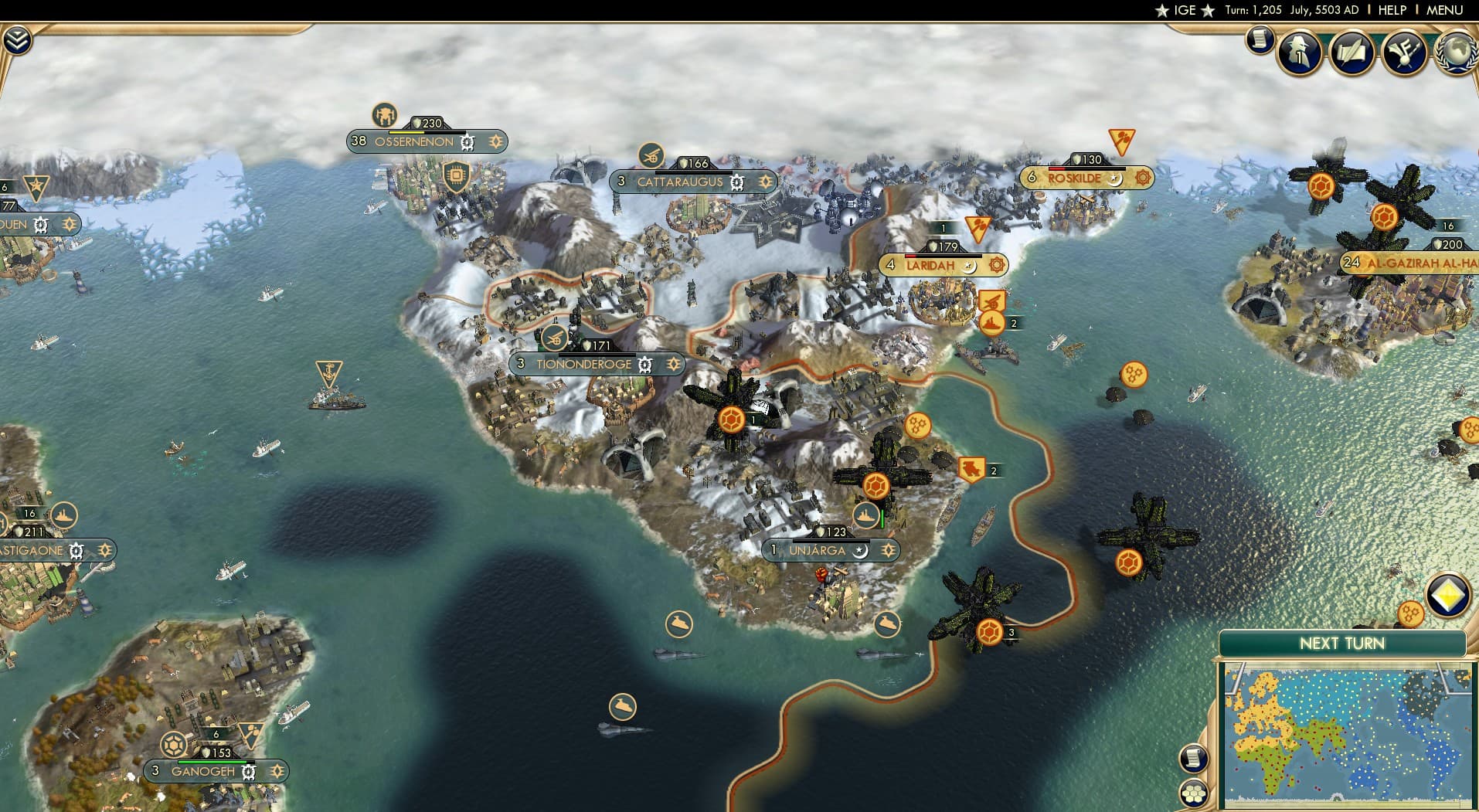The image size is (1479, 812).
Task: Click the citizen focus icon on Cattaraugus banner
Action: tap(765, 182)
